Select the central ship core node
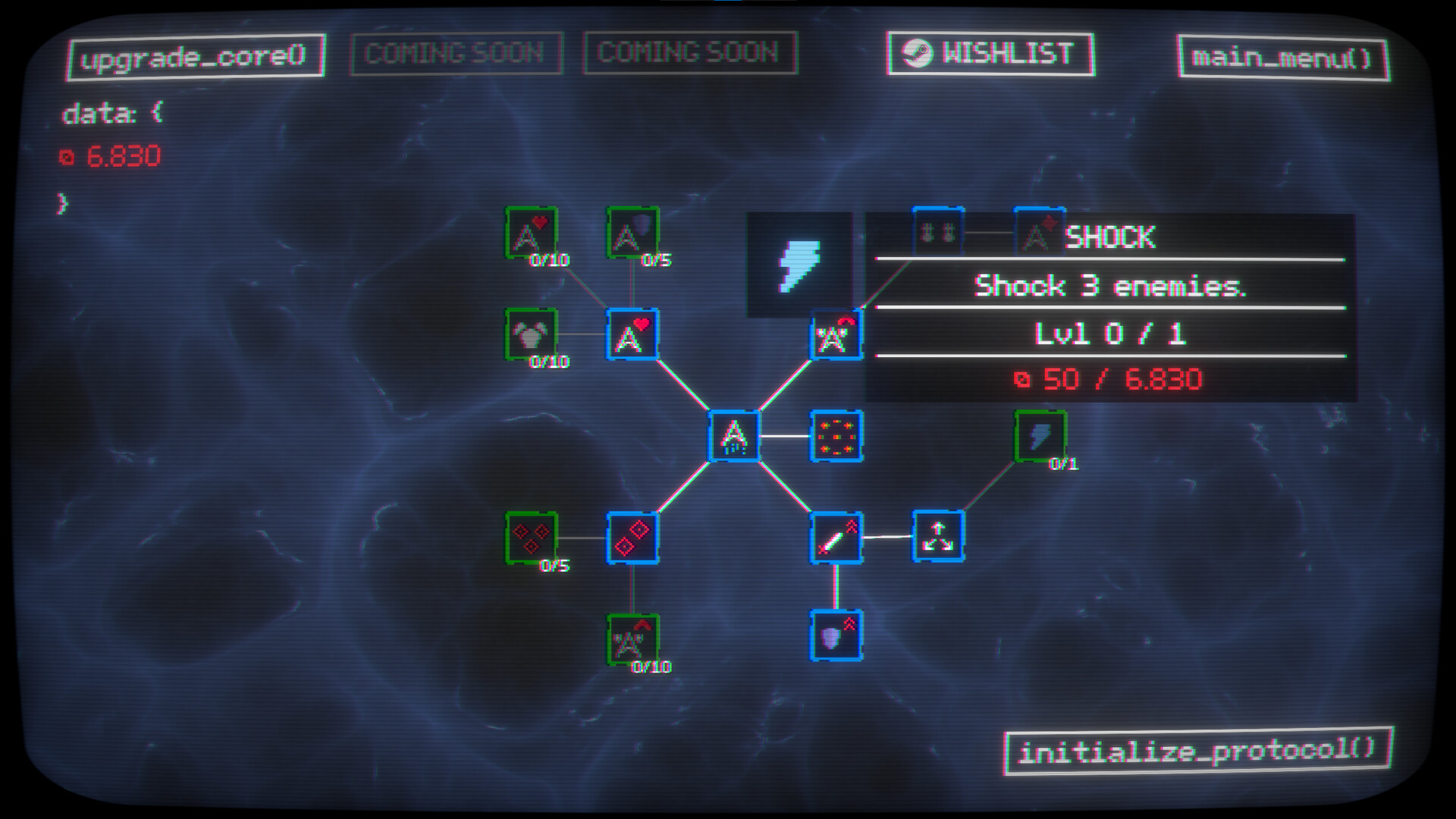Viewport: 1456px width, 819px height. (x=733, y=438)
